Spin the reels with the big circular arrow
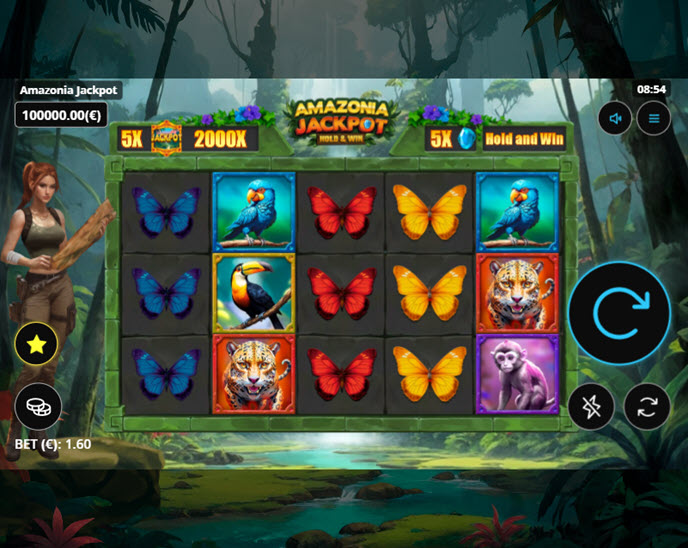 pyautogui.click(x=619, y=312)
